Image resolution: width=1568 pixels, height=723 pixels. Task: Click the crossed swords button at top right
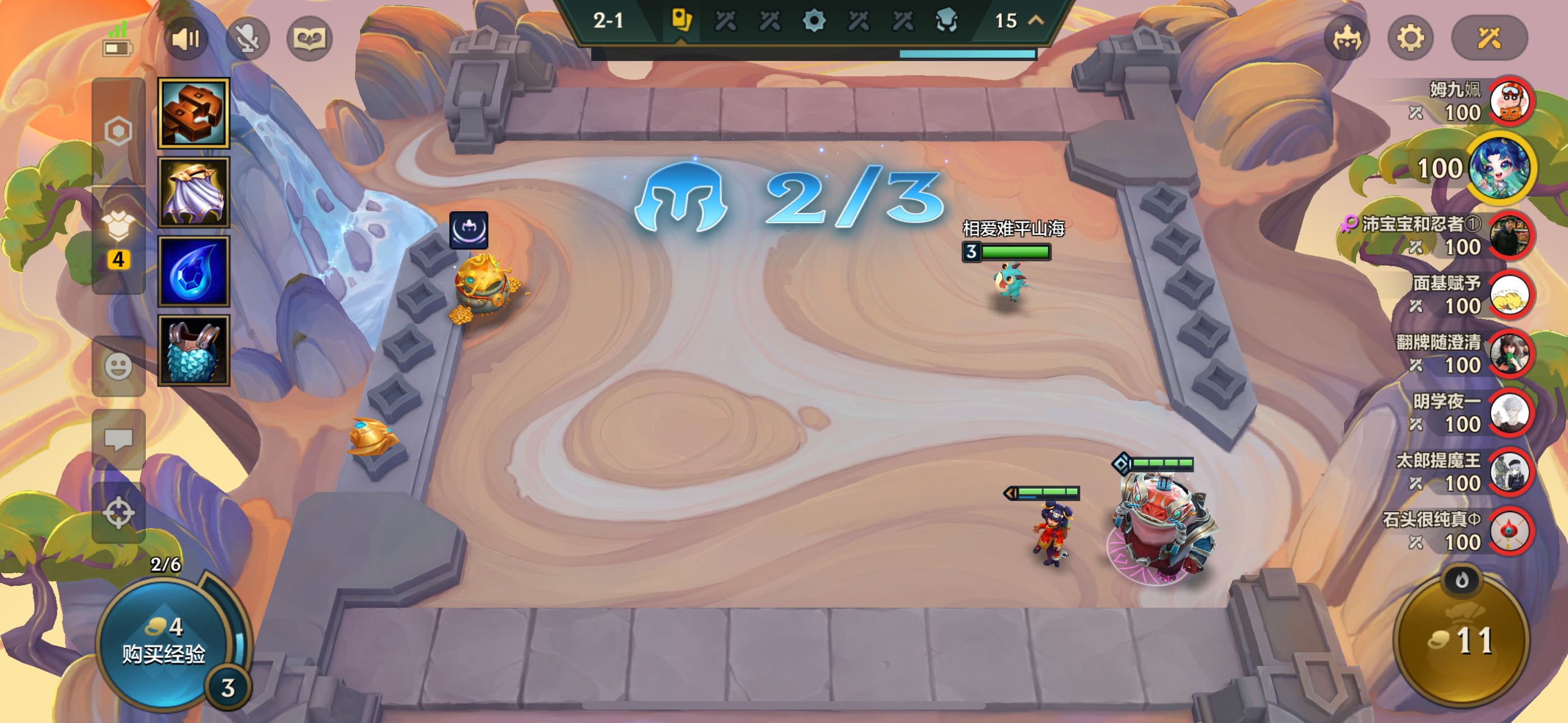pos(1489,39)
